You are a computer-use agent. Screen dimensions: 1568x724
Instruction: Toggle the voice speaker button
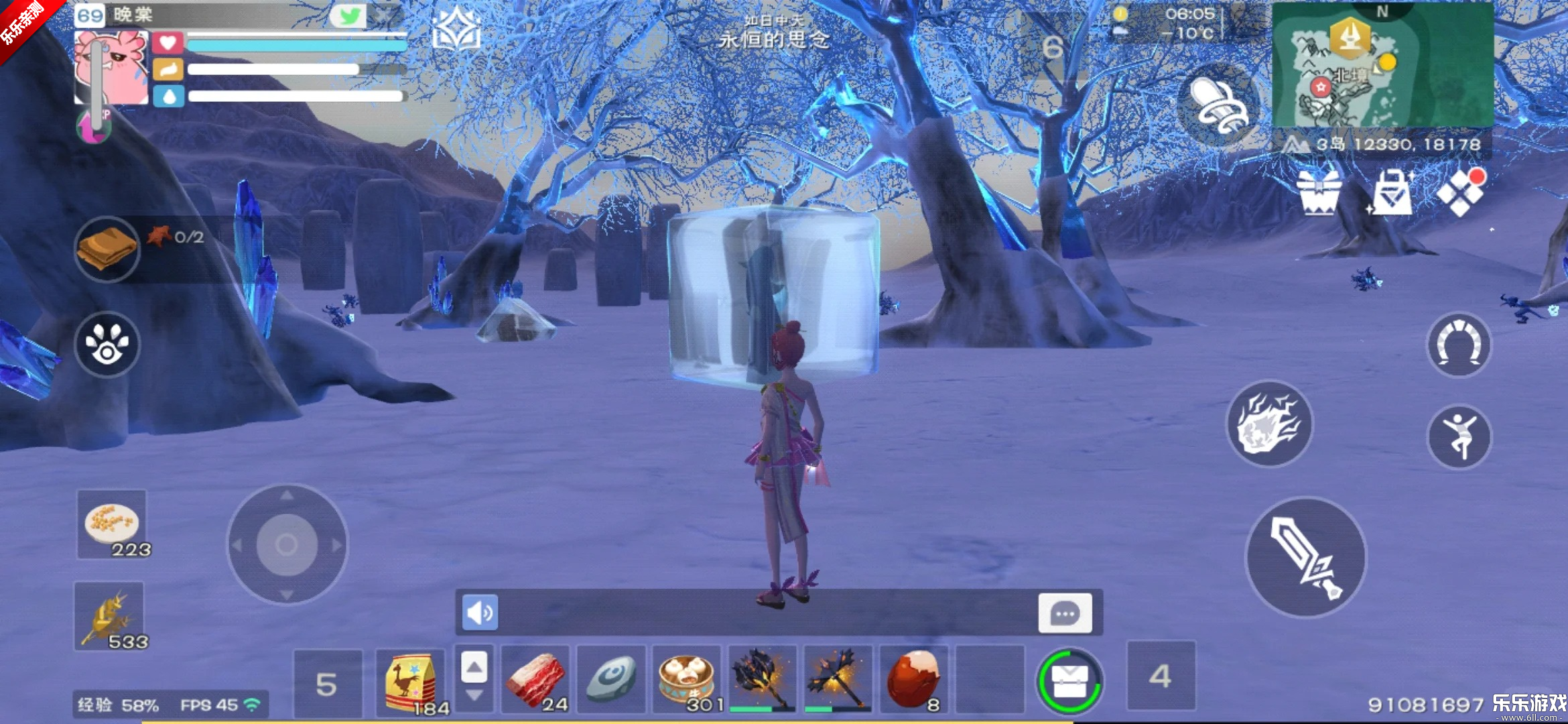coord(480,612)
